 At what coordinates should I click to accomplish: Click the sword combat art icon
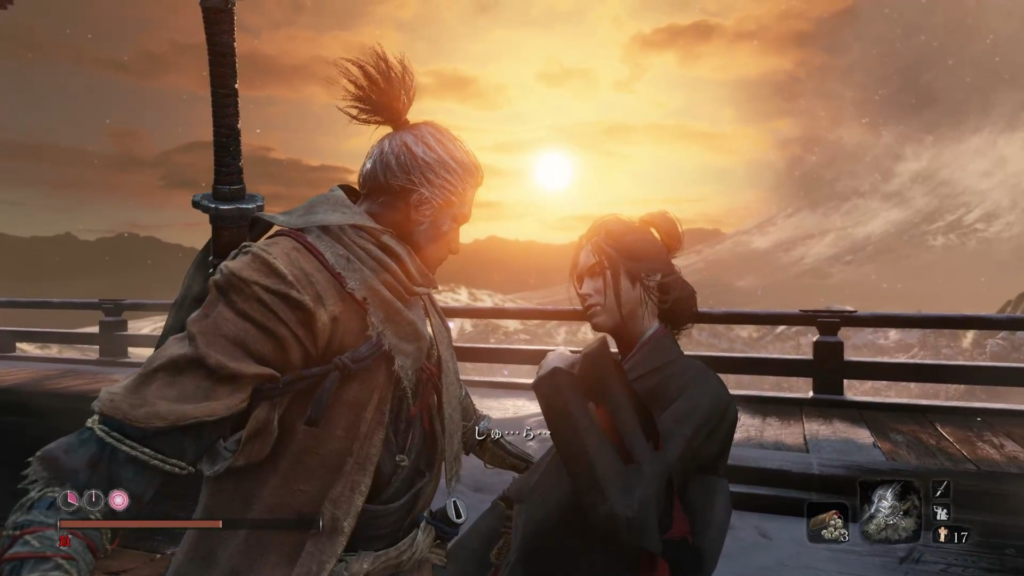pos(941,489)
